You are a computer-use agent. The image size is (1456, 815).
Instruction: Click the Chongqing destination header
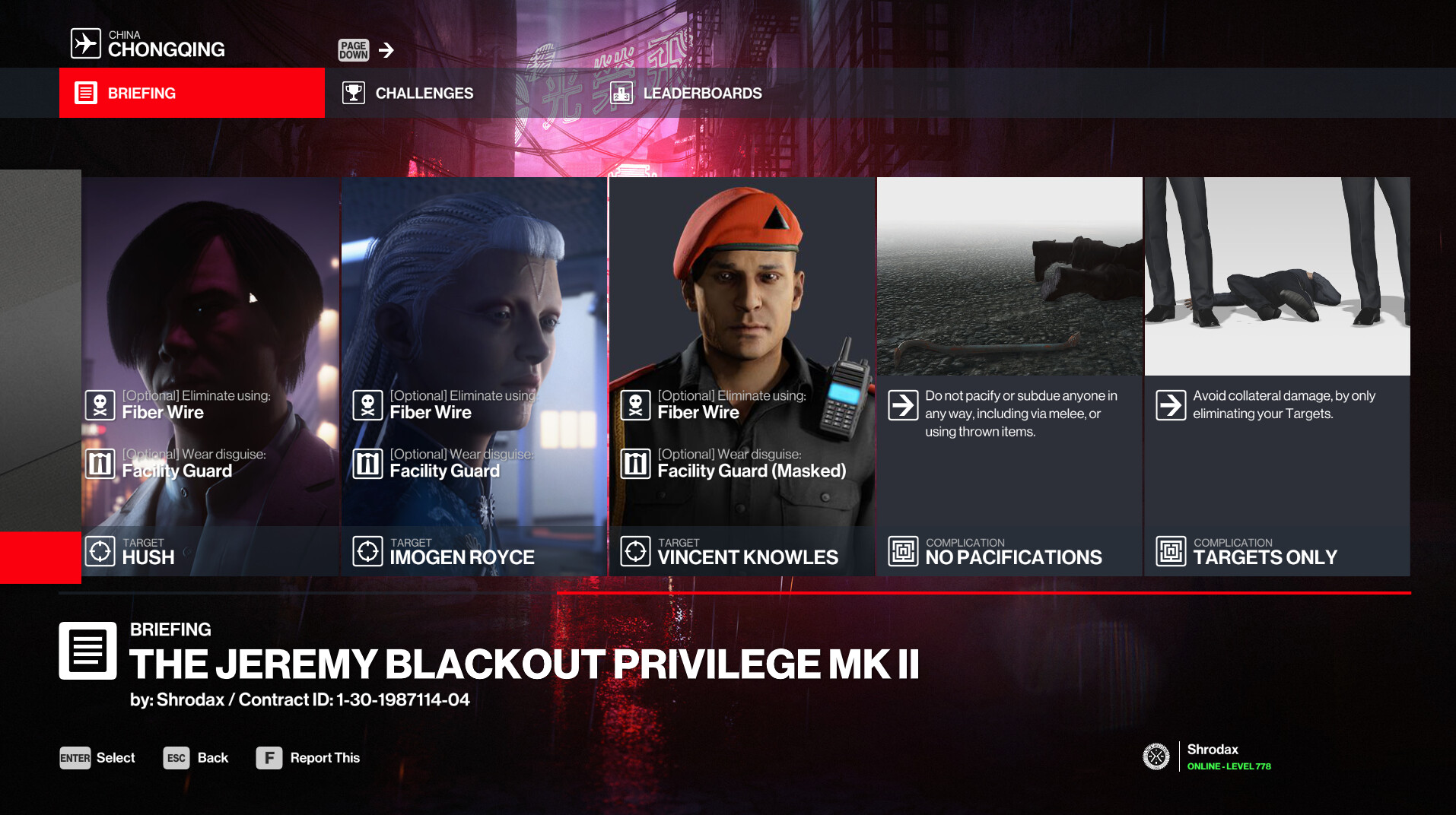[x=148, y=44]
